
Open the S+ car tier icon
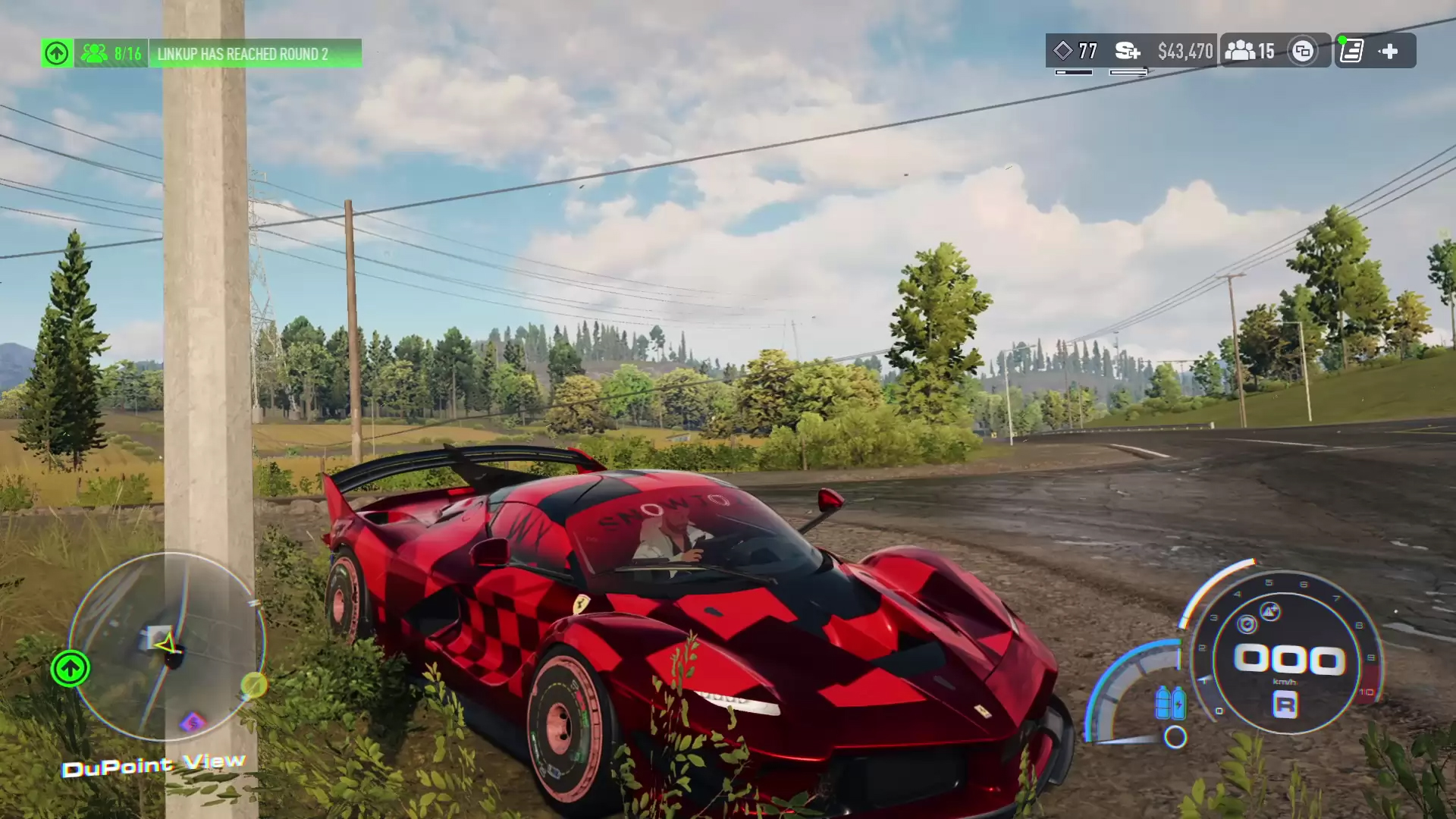(1128, 51)
